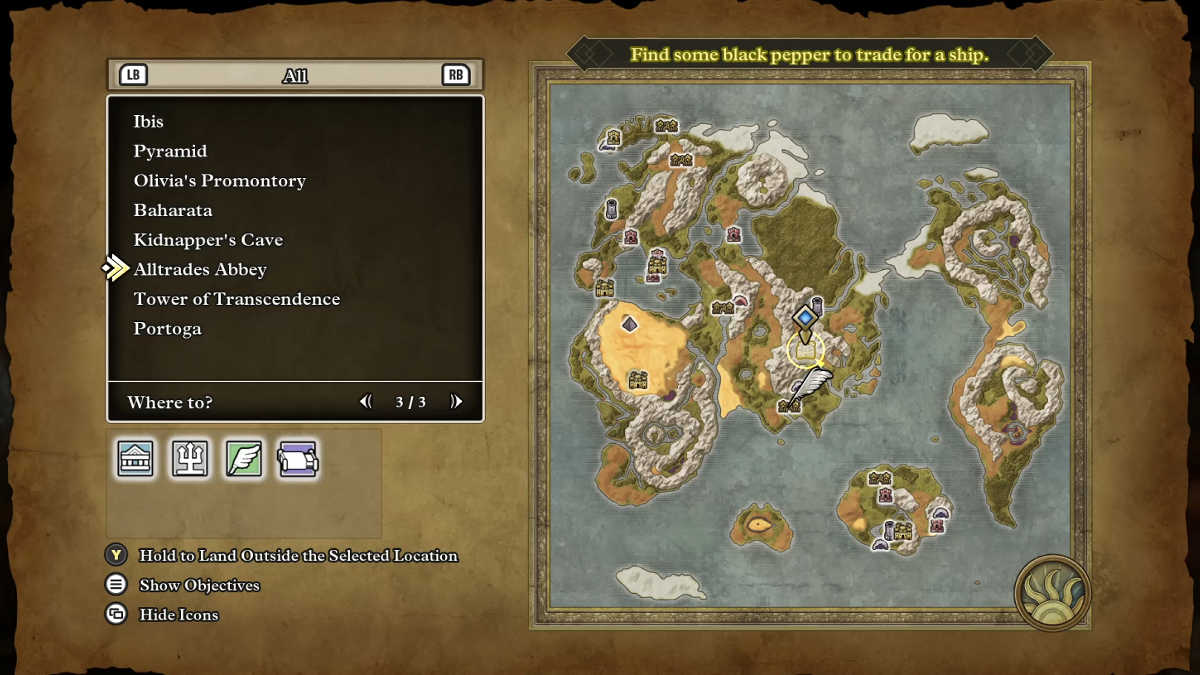The width and height of the screenshot is (1200, 675).
Task: Click the trident facility icon
Action: point(190,459)
